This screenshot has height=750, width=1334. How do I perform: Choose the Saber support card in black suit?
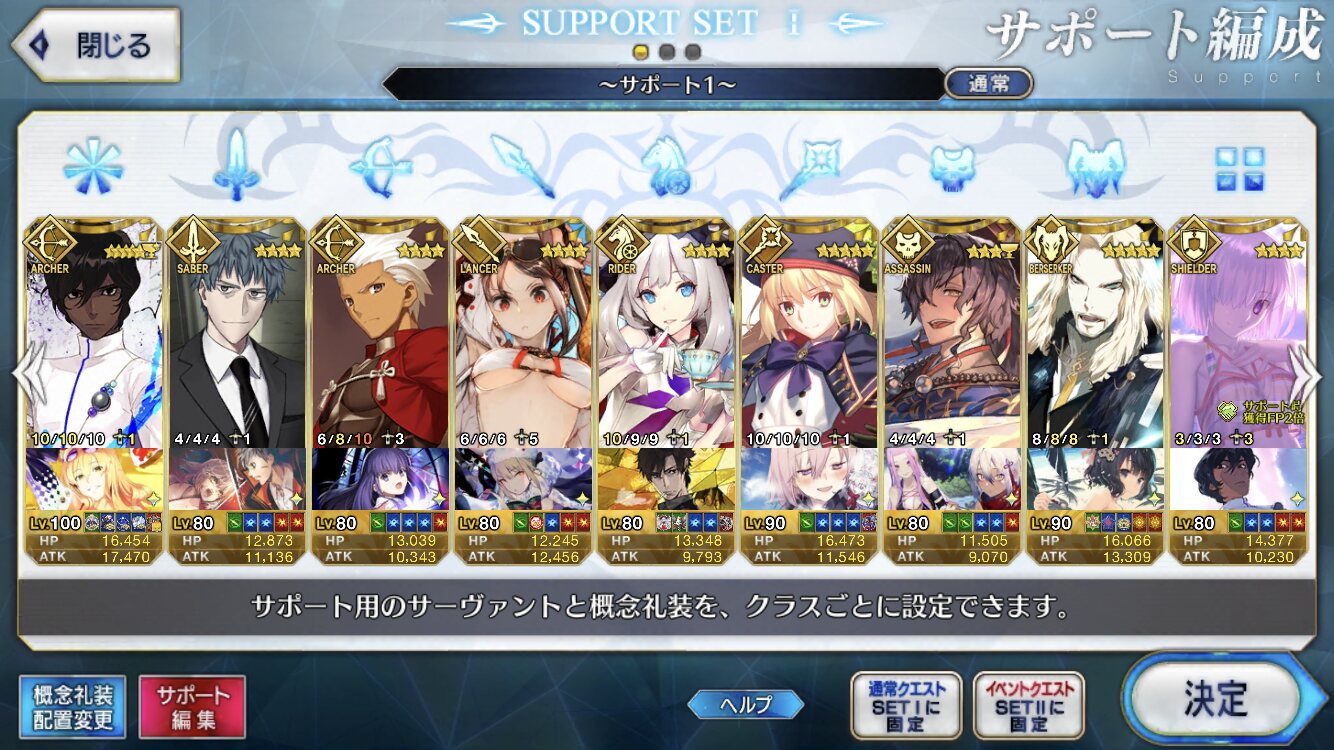[237, 390]
